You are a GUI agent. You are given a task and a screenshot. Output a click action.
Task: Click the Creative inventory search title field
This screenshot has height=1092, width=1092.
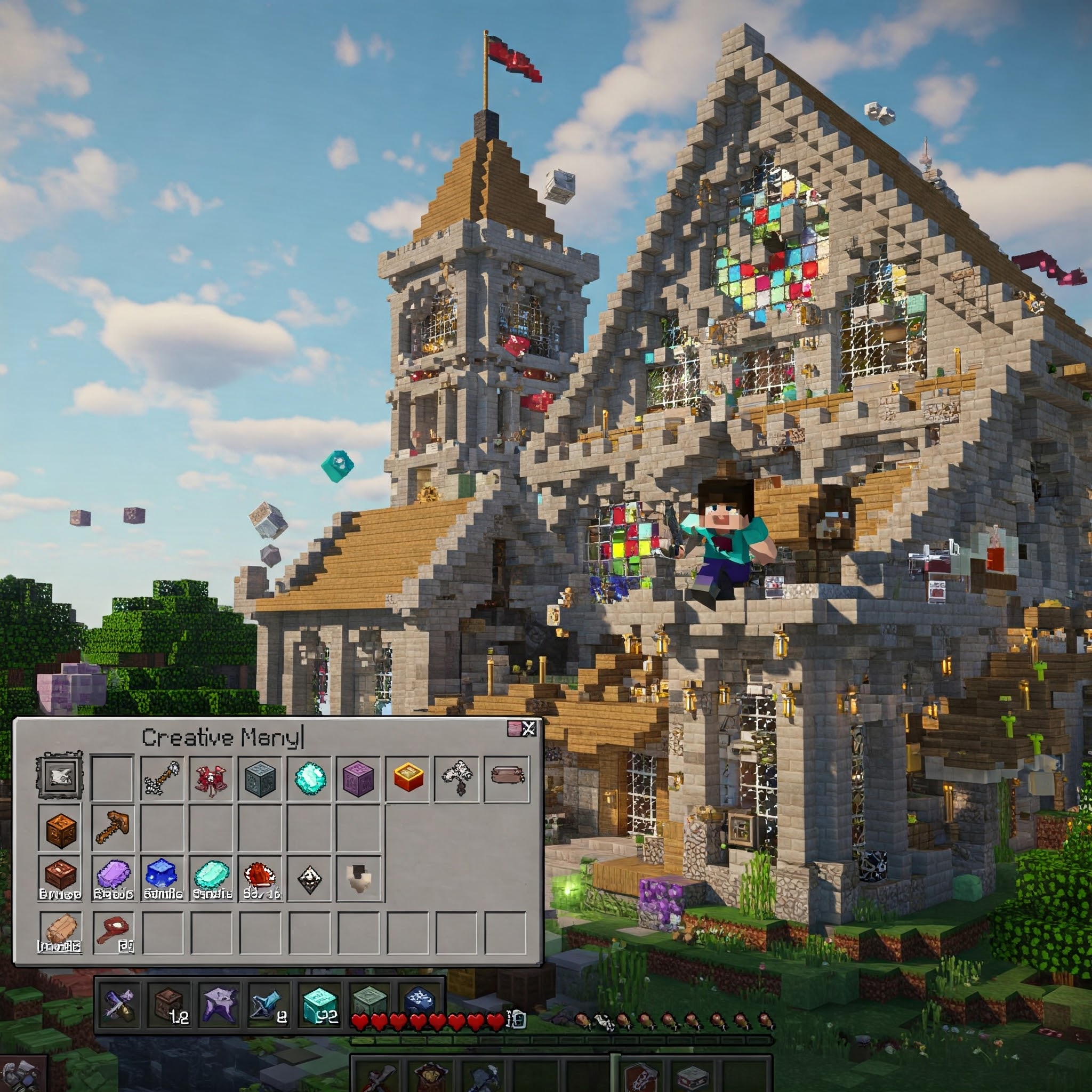click(x=222, y=737)
